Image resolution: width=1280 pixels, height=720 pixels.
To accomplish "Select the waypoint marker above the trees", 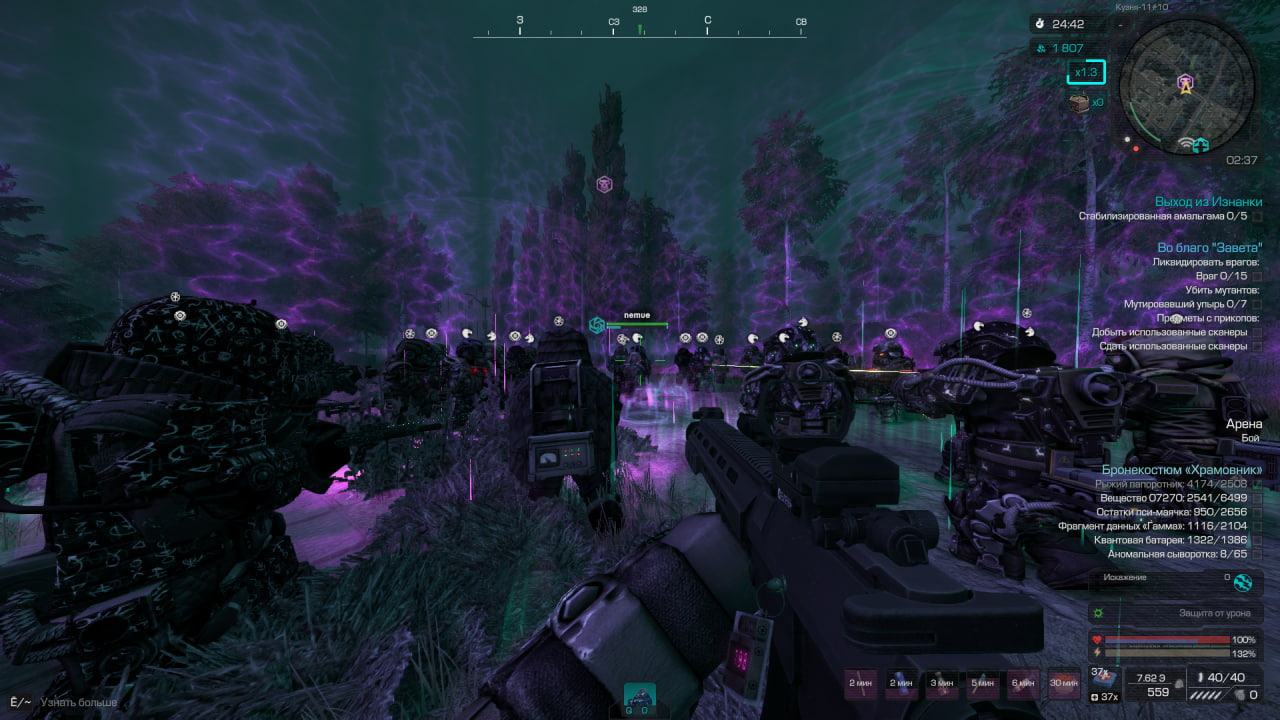I will [x=604, y=184].
